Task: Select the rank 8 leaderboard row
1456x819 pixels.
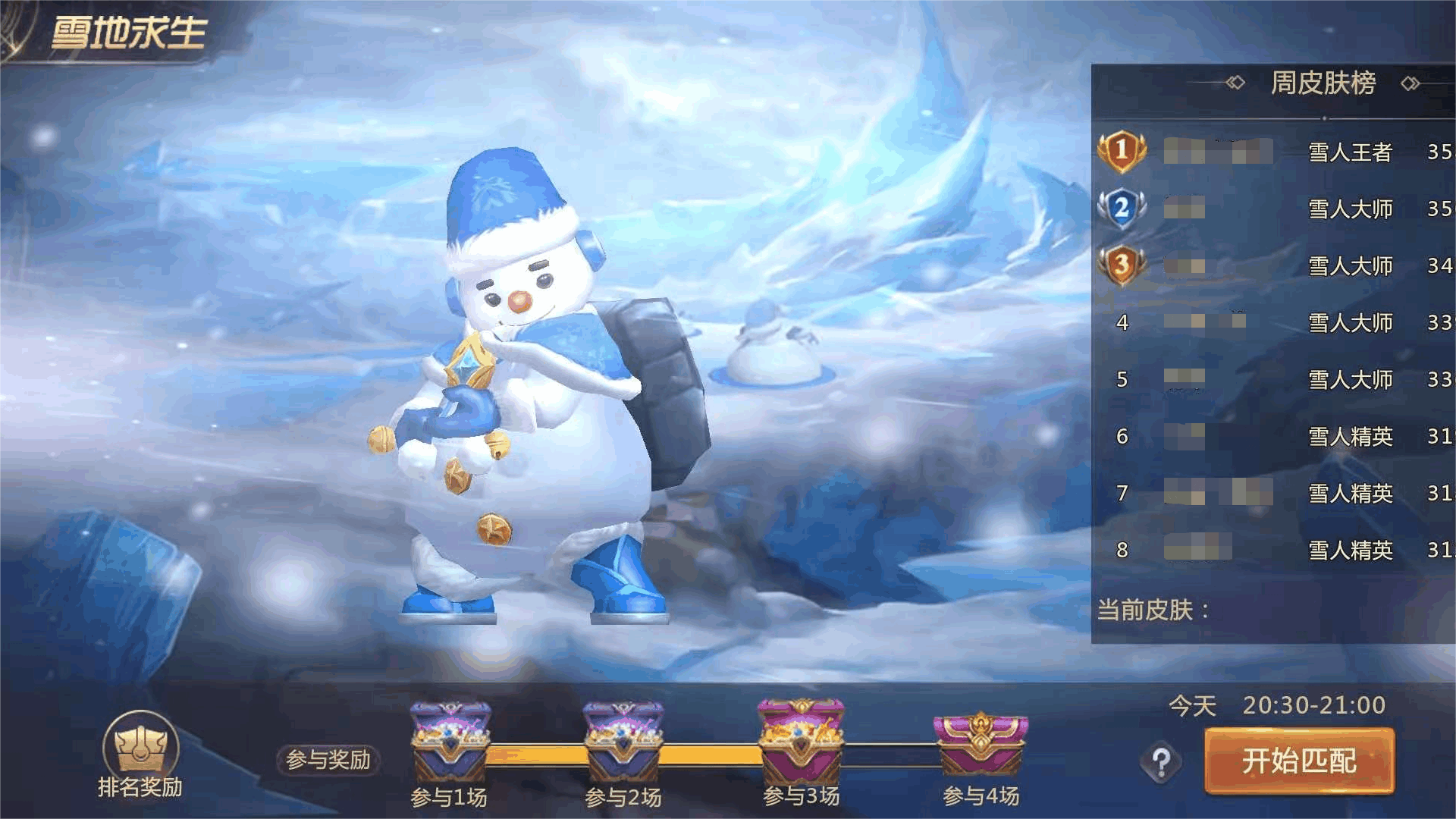Action: (1274, 550)
